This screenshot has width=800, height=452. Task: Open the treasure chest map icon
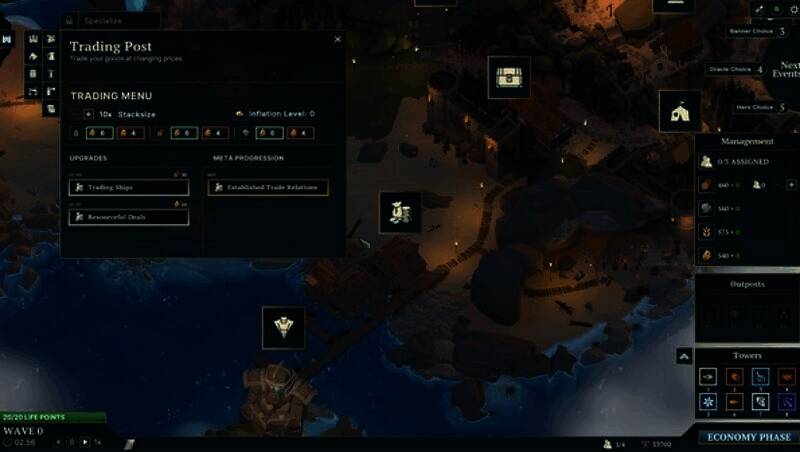pyautogui.click(x=509, y=77)
